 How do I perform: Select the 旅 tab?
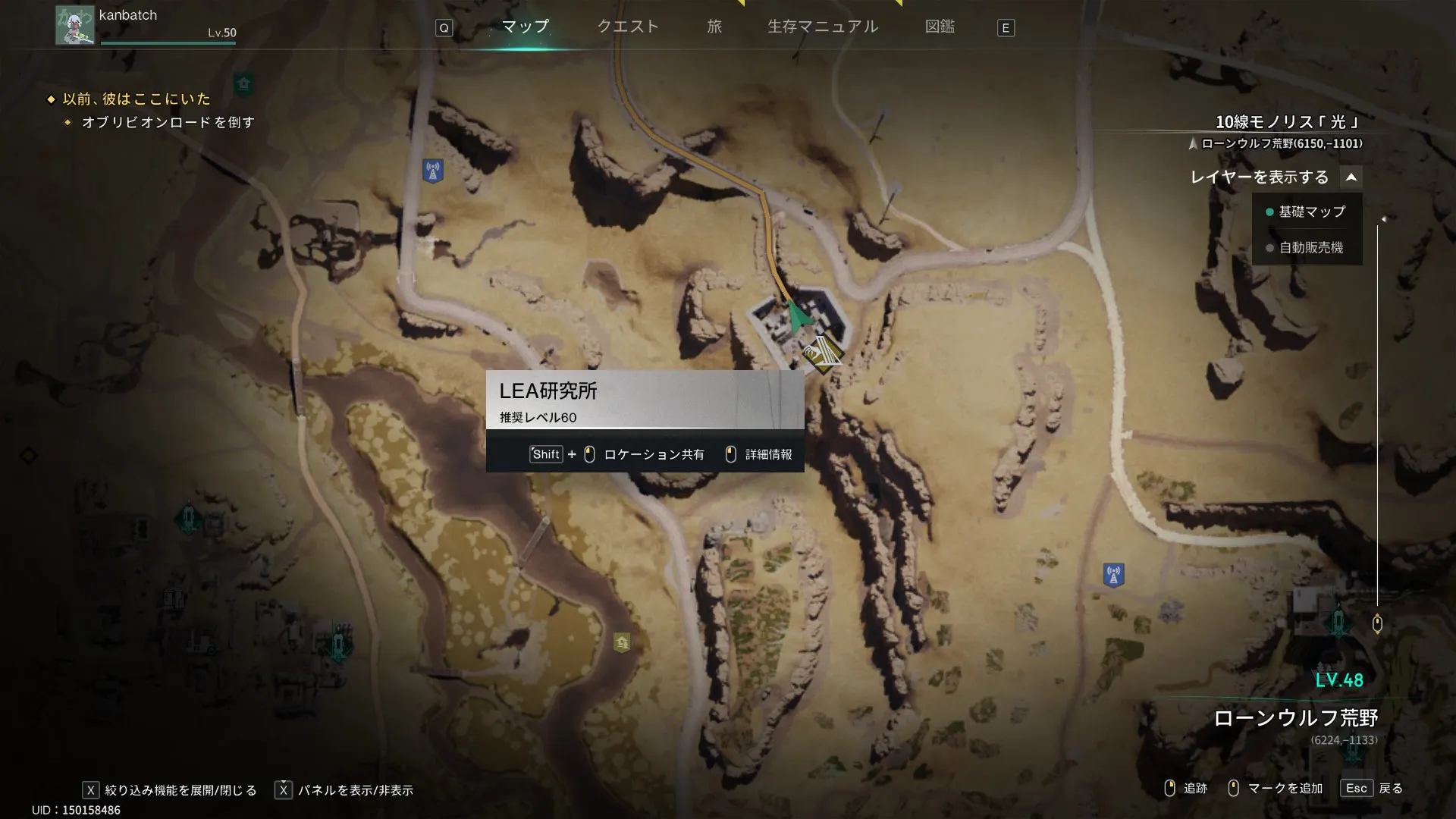point(714,27)
